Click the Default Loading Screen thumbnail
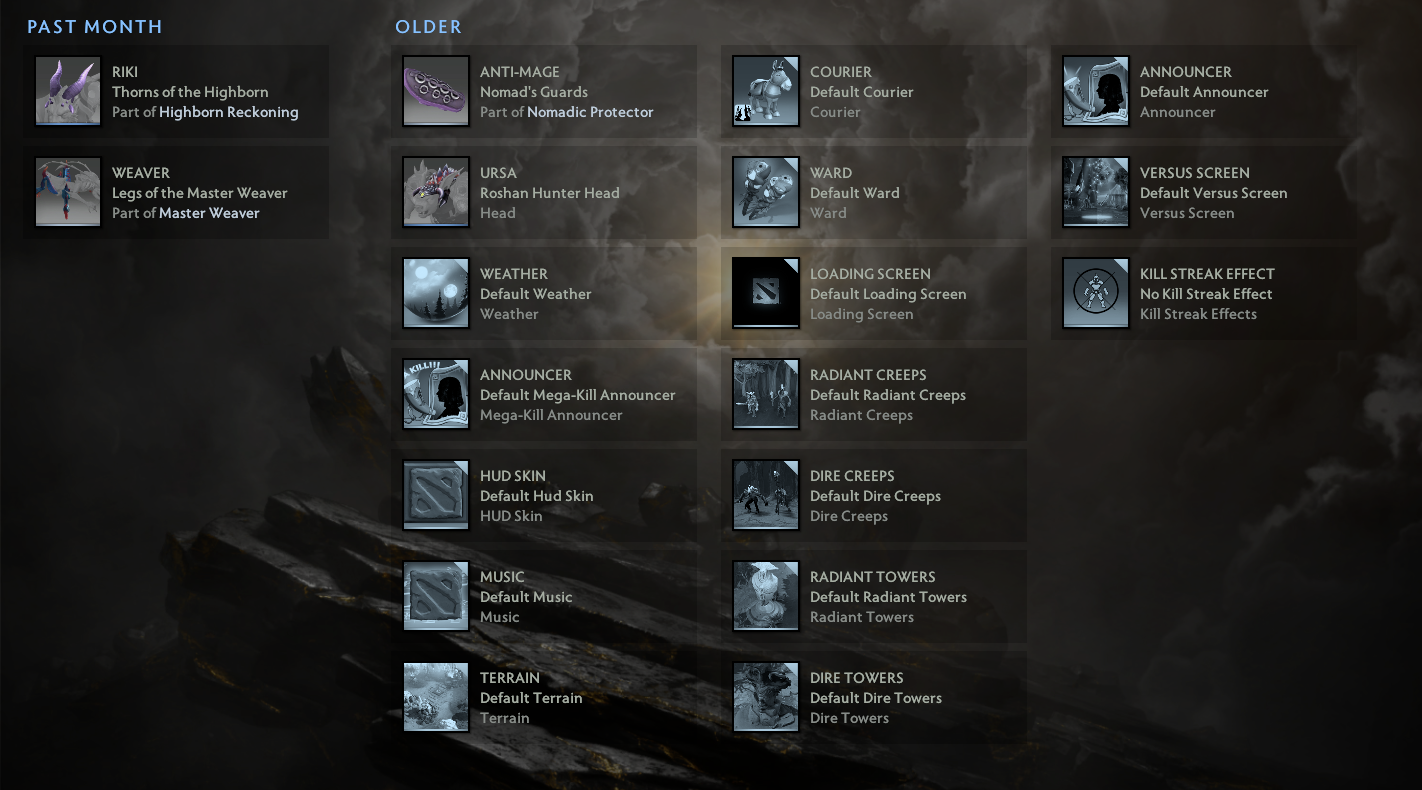Viewport: 1422px width, 790px height. tap(765, 294)
